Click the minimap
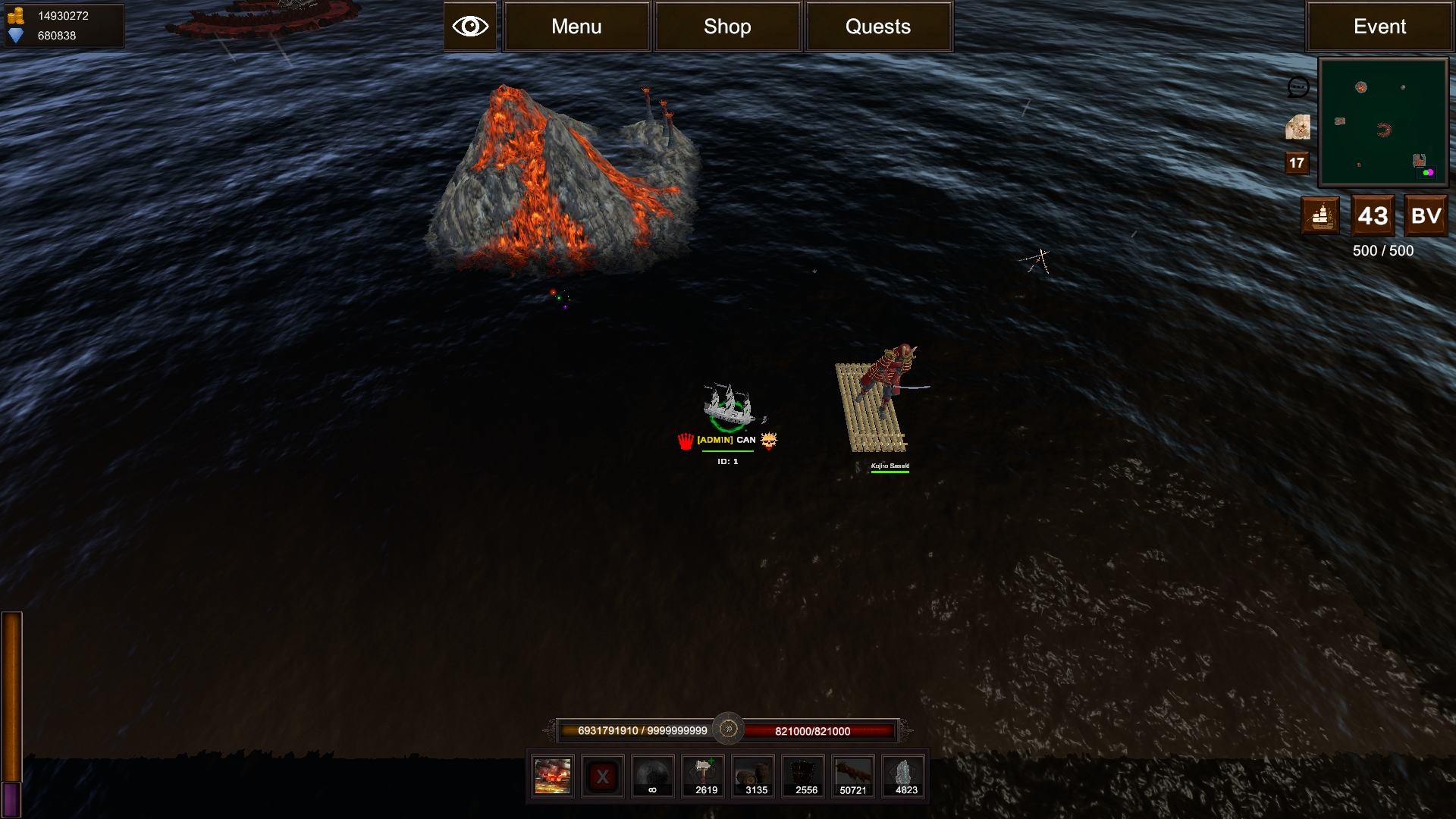The height and width of the screenshot is (819, 1456). tap(1383, 122)
